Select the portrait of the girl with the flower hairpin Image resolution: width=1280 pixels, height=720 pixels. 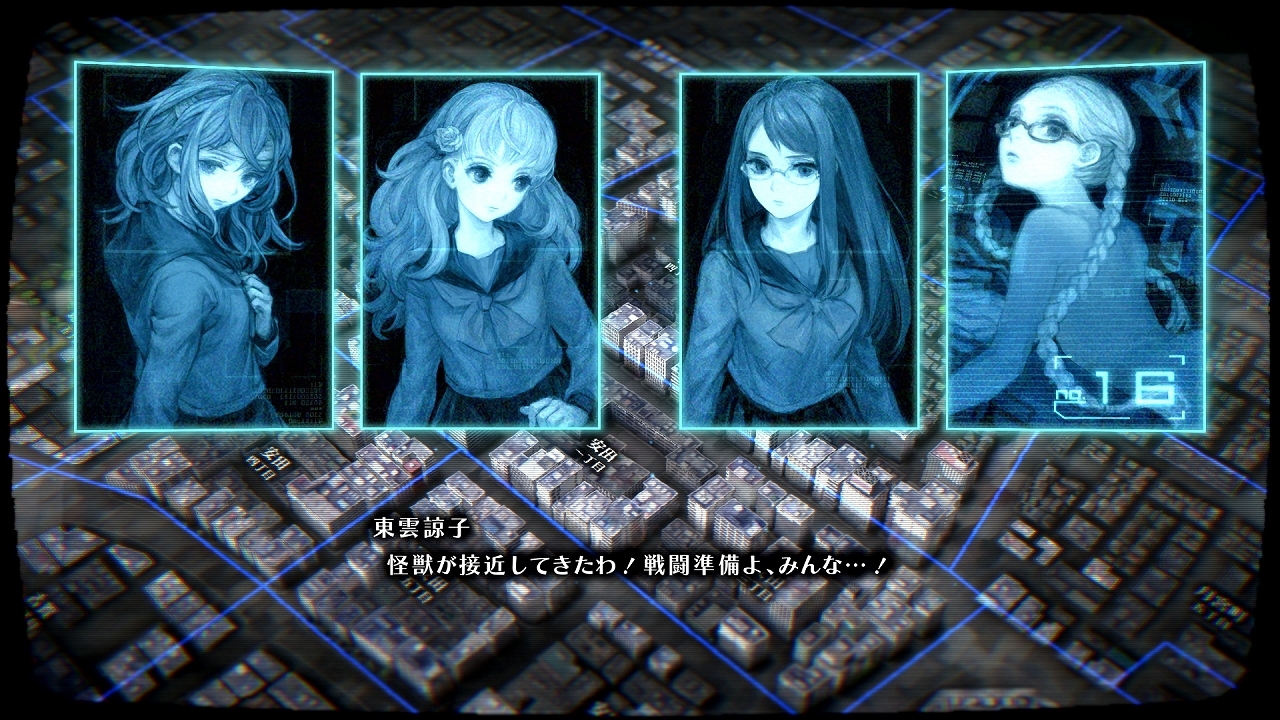[x=480, y=250]
